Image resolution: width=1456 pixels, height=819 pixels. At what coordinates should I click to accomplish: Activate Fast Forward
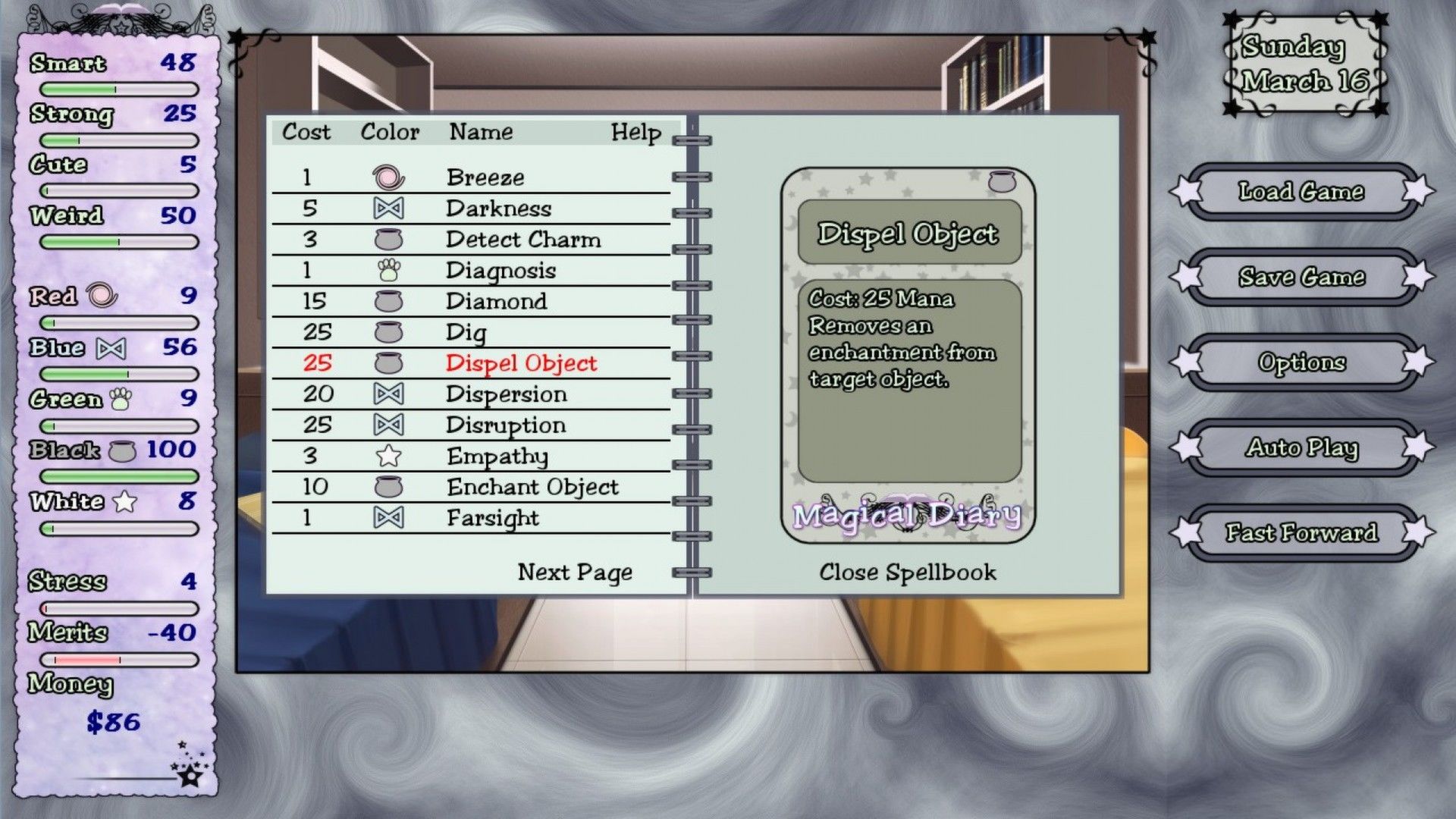coord(1301,533)
